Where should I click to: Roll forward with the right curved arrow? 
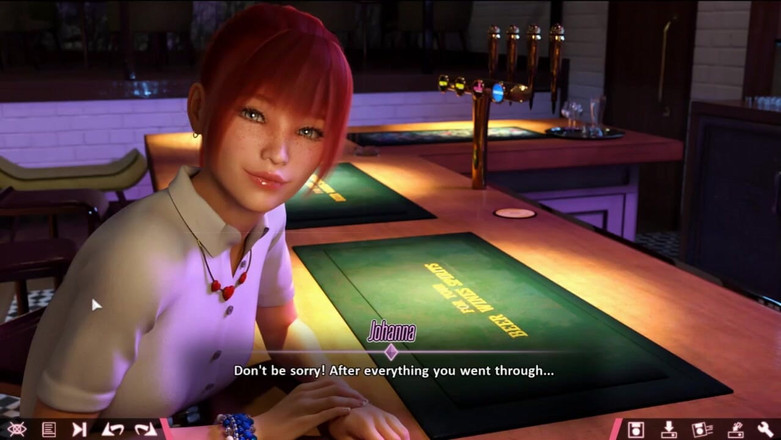tap(146, 429)
